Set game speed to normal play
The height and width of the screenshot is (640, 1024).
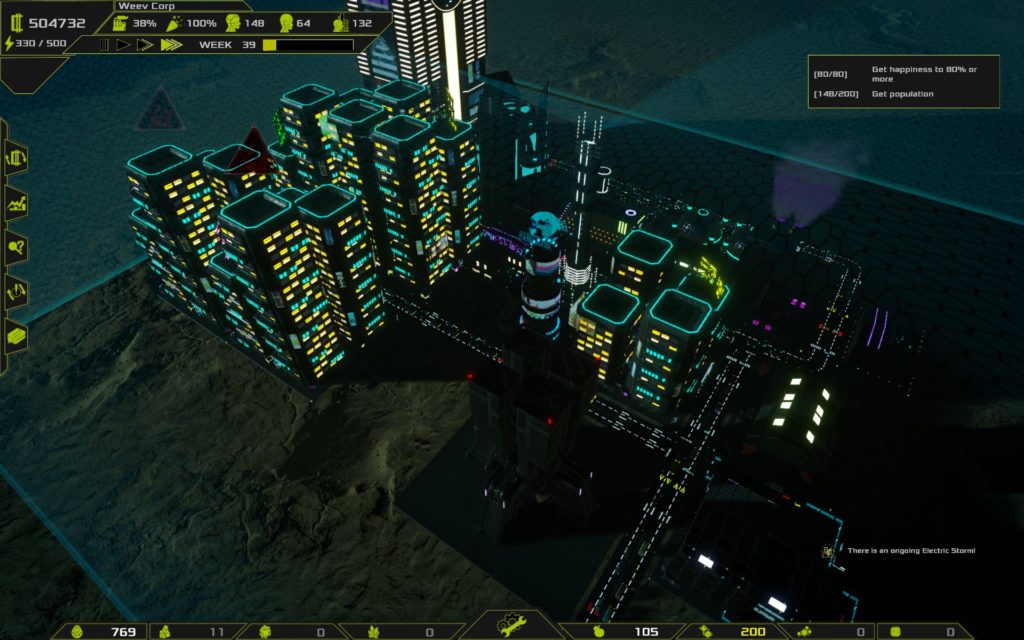coord(124,45)
